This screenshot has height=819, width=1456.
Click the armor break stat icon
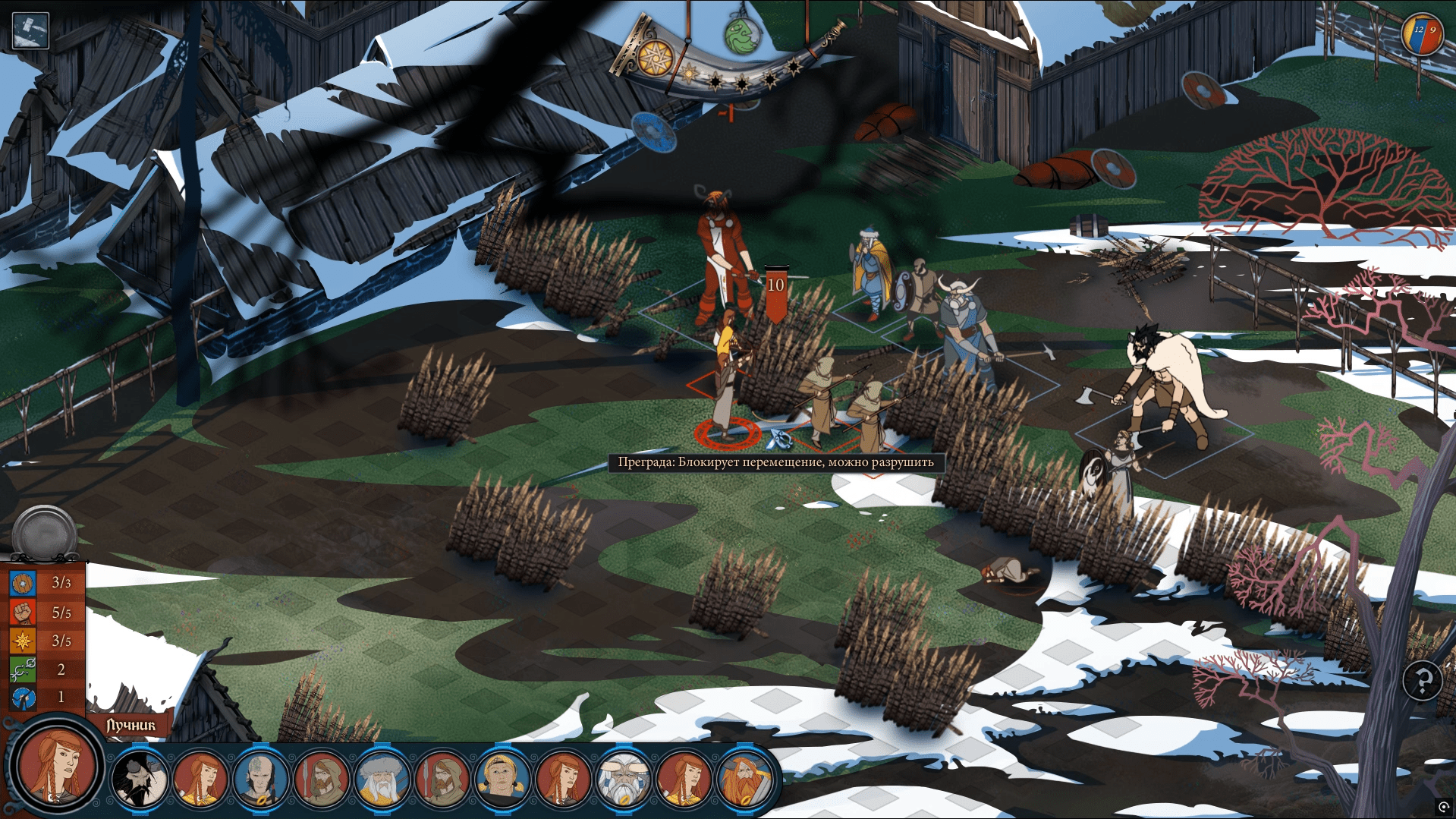coord(23,698)
